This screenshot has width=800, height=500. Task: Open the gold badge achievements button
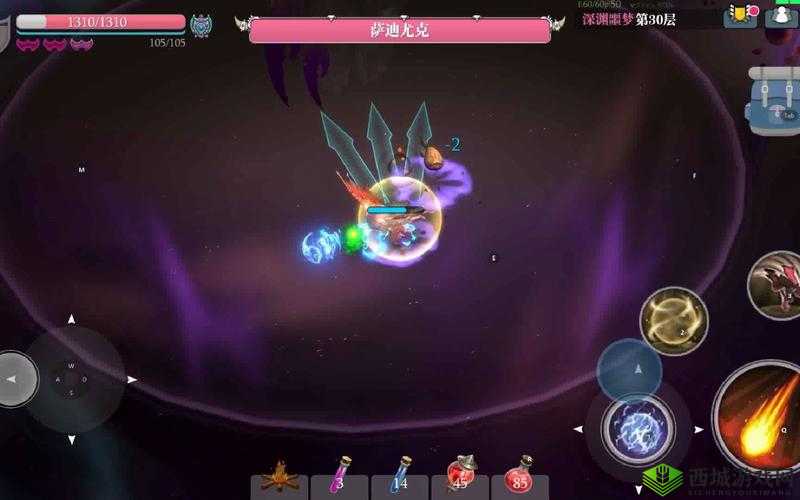click(741, 15)
